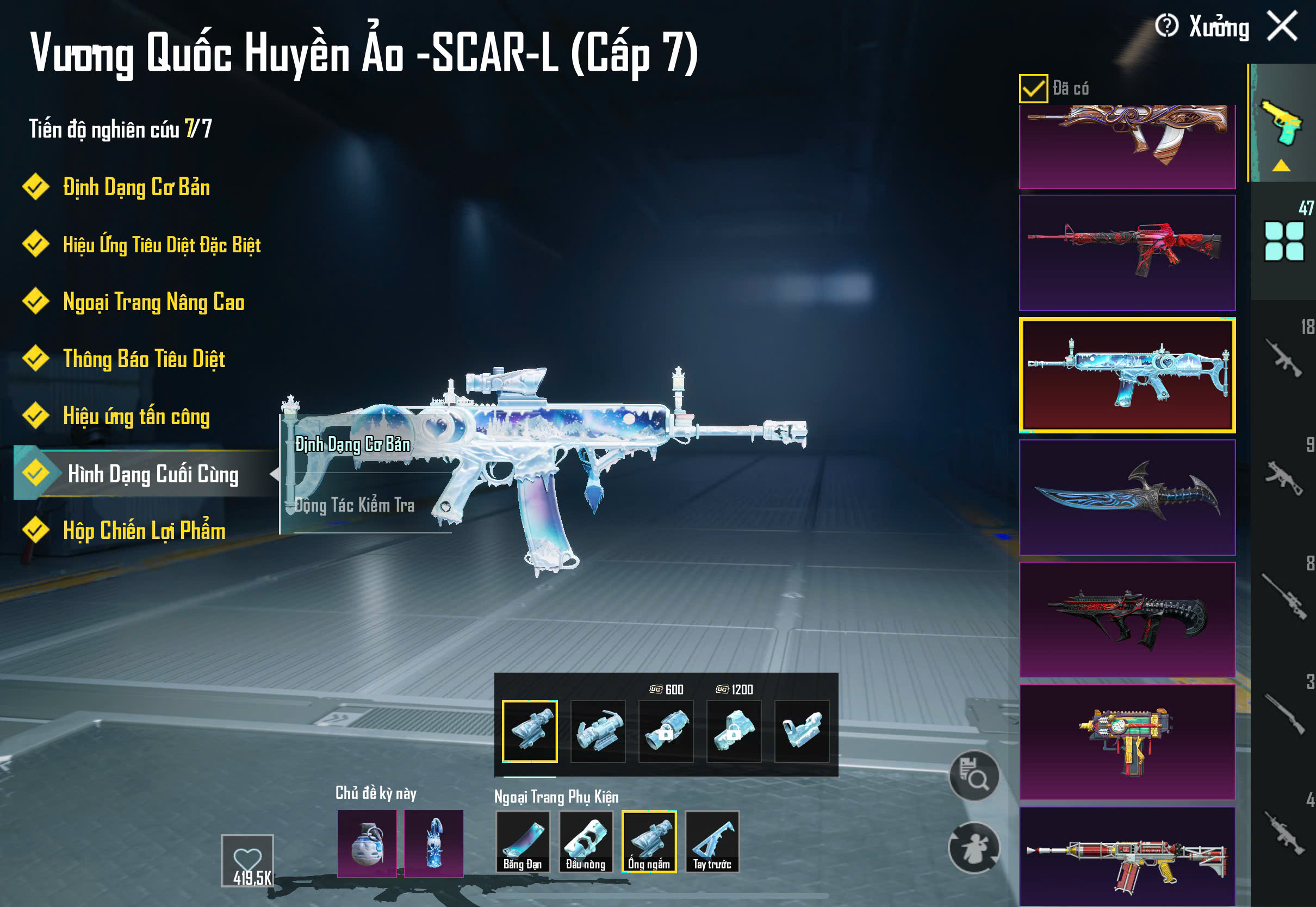Choose Hộp Chiến Lợi Phẩm entry

click(144, 531)
